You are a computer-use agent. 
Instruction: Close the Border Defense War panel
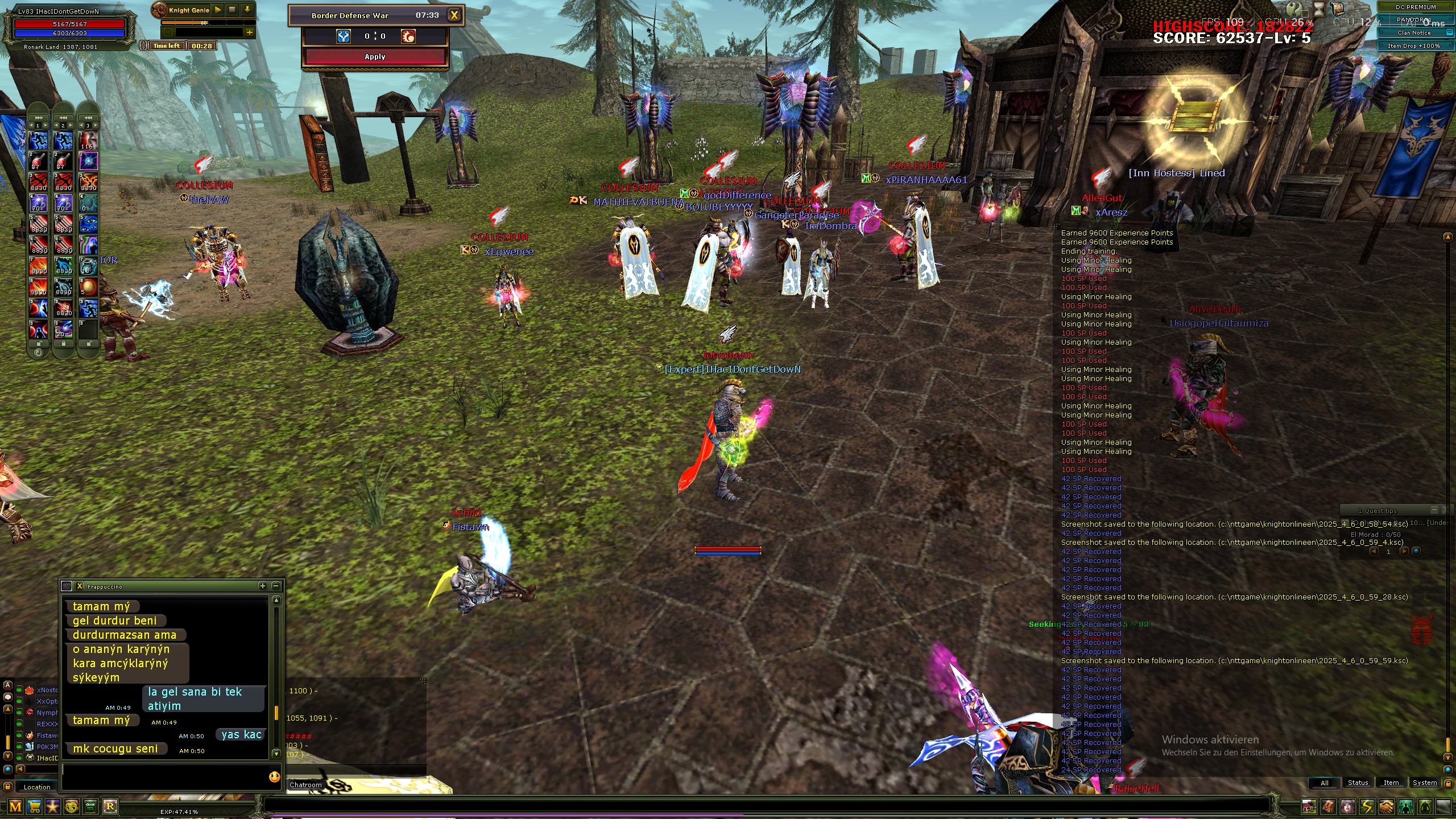click(x=454, y=15)
